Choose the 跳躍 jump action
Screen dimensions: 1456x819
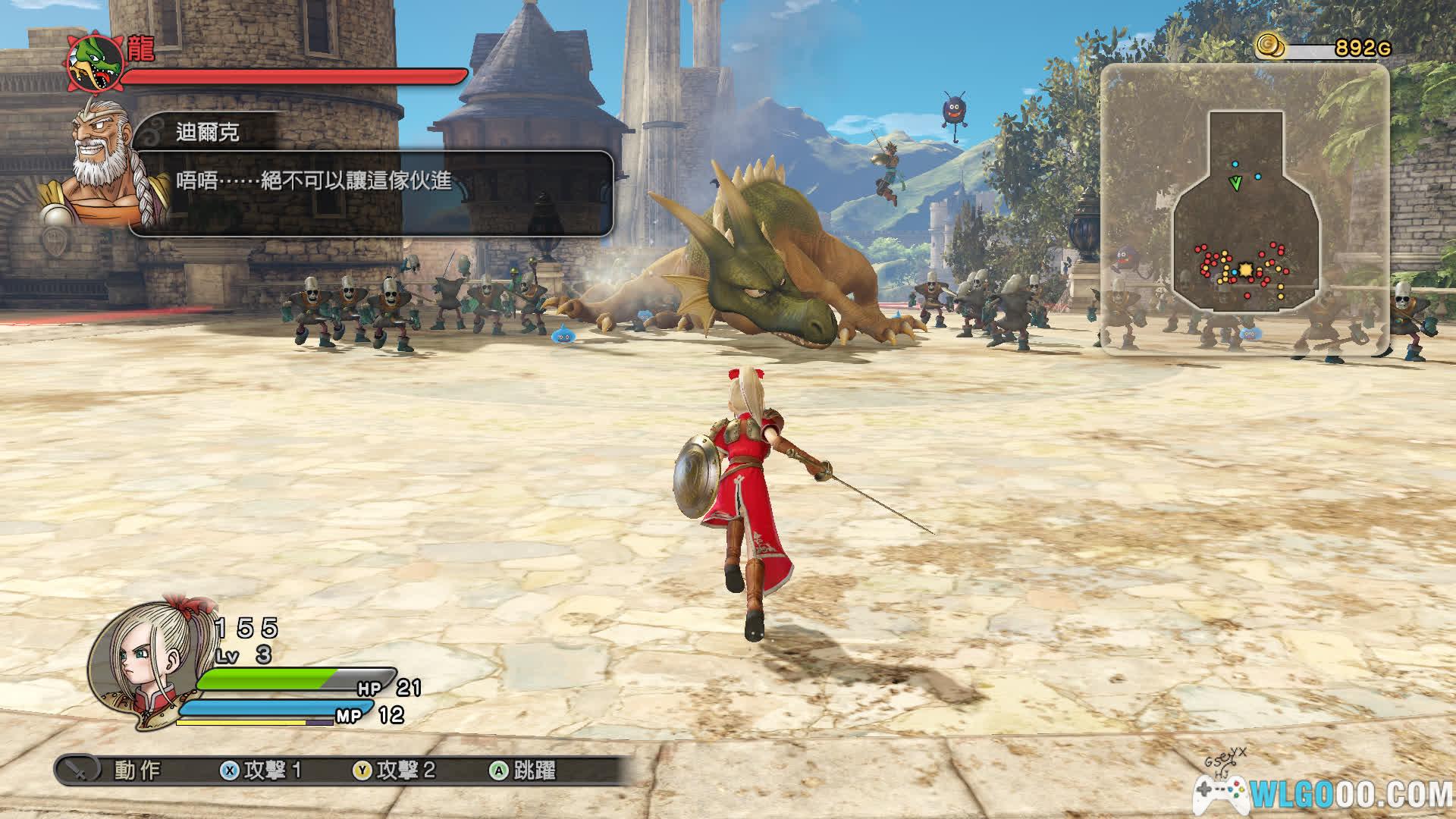coord(524,770)
